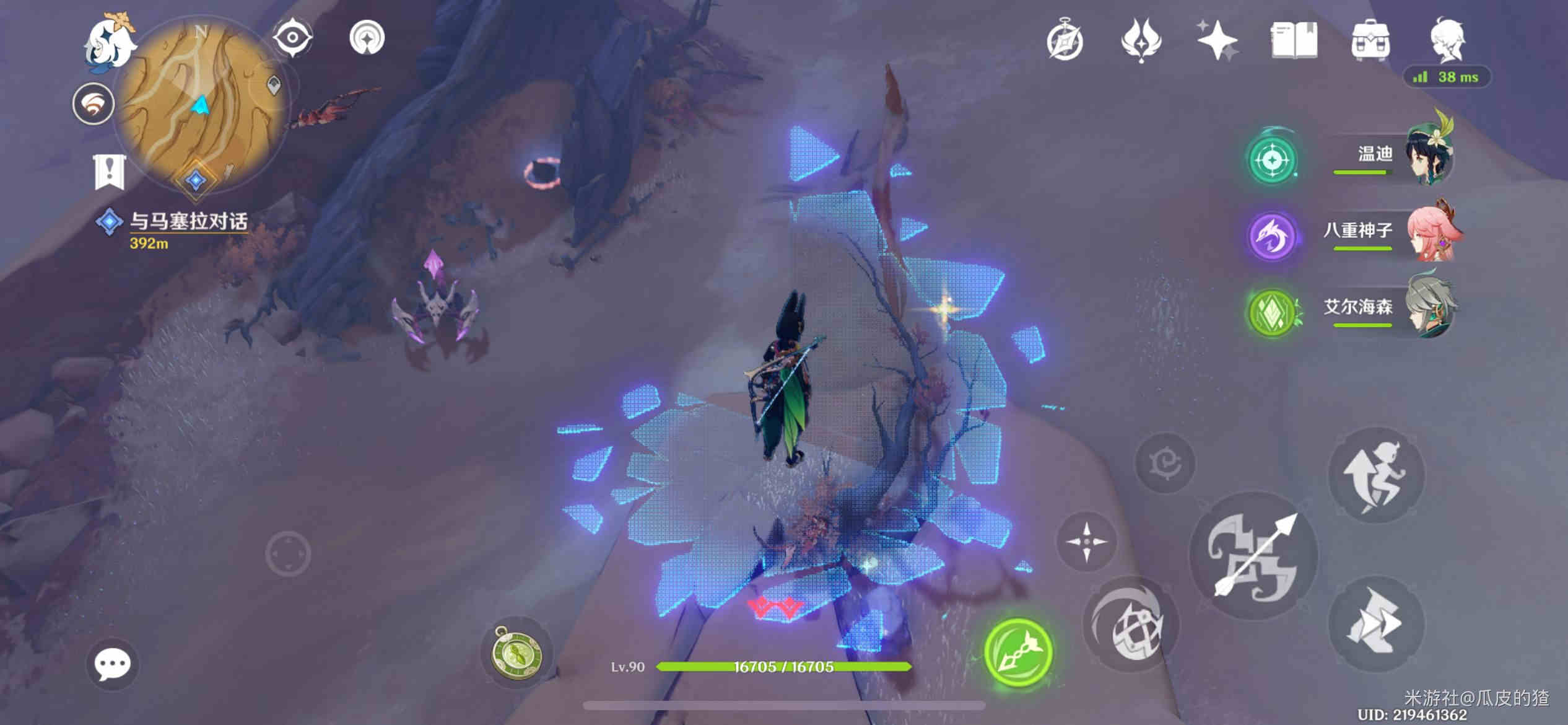1568x725 pixels.
Task: Open the adventure compass icon
Action: (x=1065, y=41)
